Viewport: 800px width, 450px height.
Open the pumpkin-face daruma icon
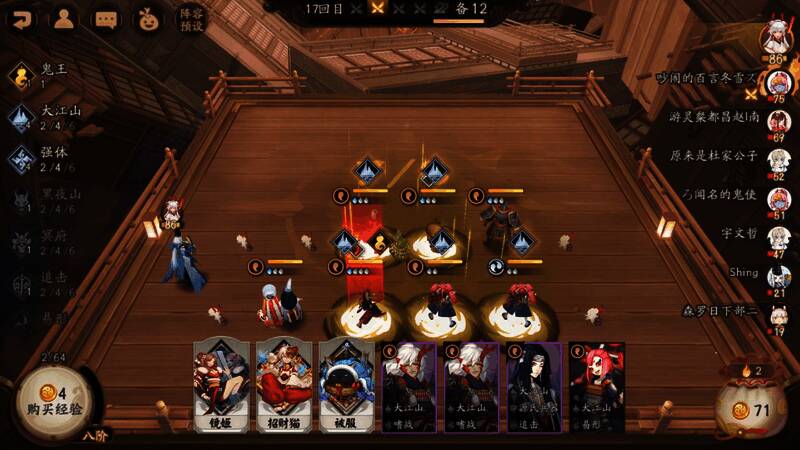point(148,18)
